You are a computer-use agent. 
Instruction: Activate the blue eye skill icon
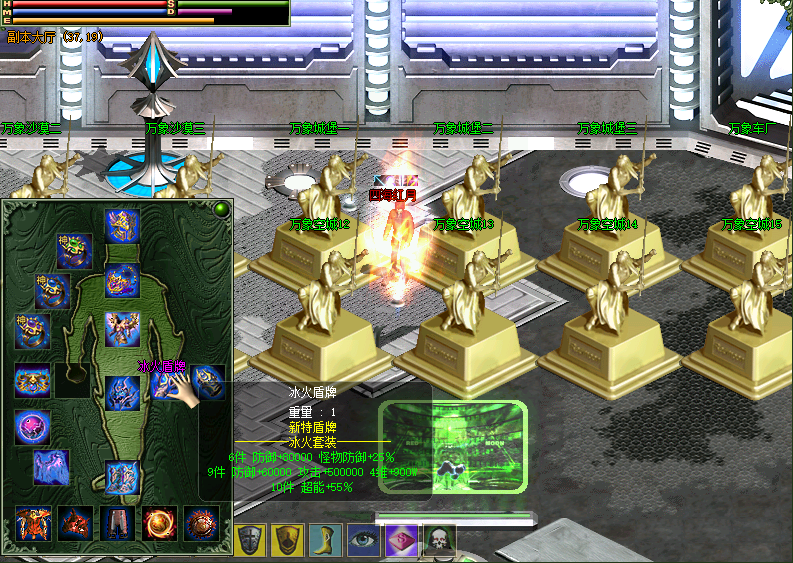[x=364, y=540]
